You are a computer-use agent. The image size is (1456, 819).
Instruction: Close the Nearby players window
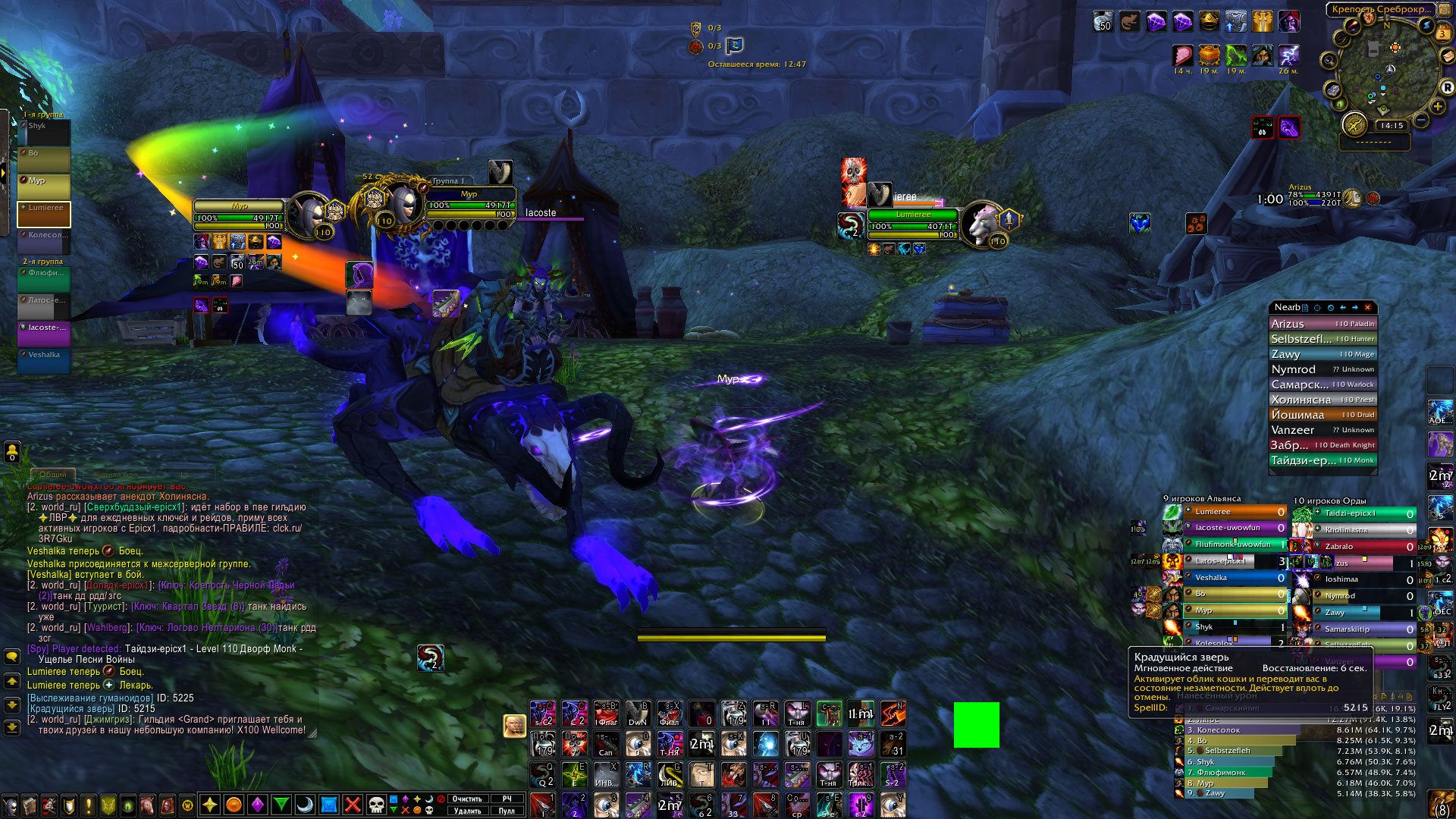point(1367,307)
